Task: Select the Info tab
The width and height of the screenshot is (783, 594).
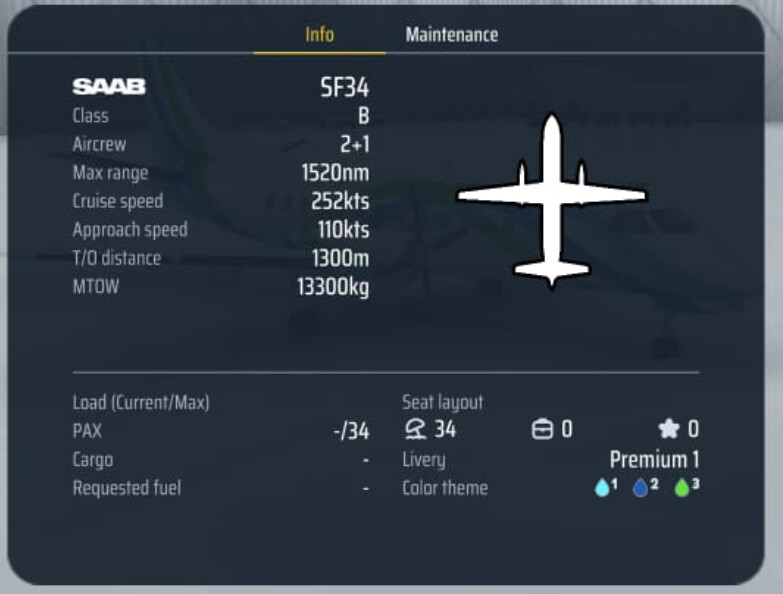Action: coord(319,35)
